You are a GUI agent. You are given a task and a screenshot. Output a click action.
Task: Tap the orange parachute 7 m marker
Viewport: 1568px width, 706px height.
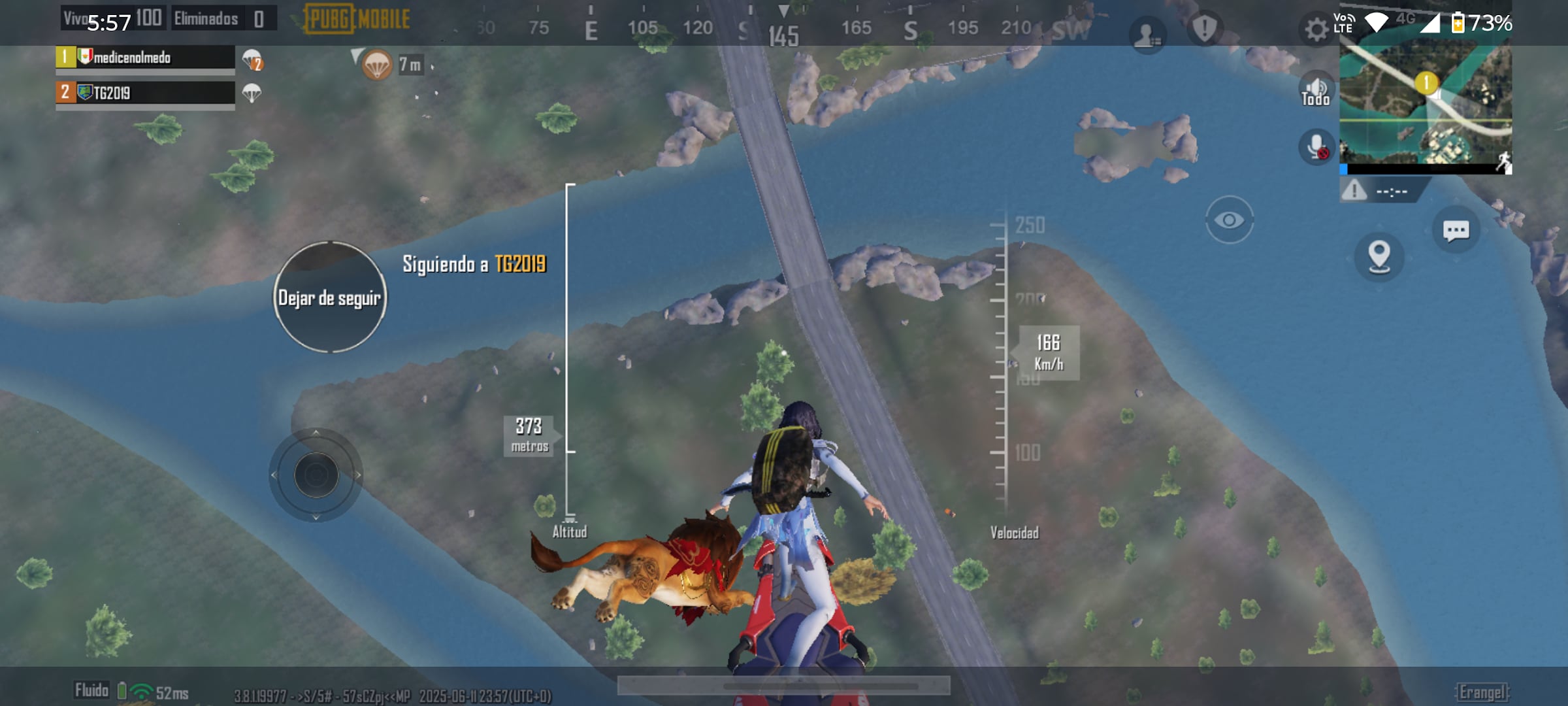pos(378,65)
